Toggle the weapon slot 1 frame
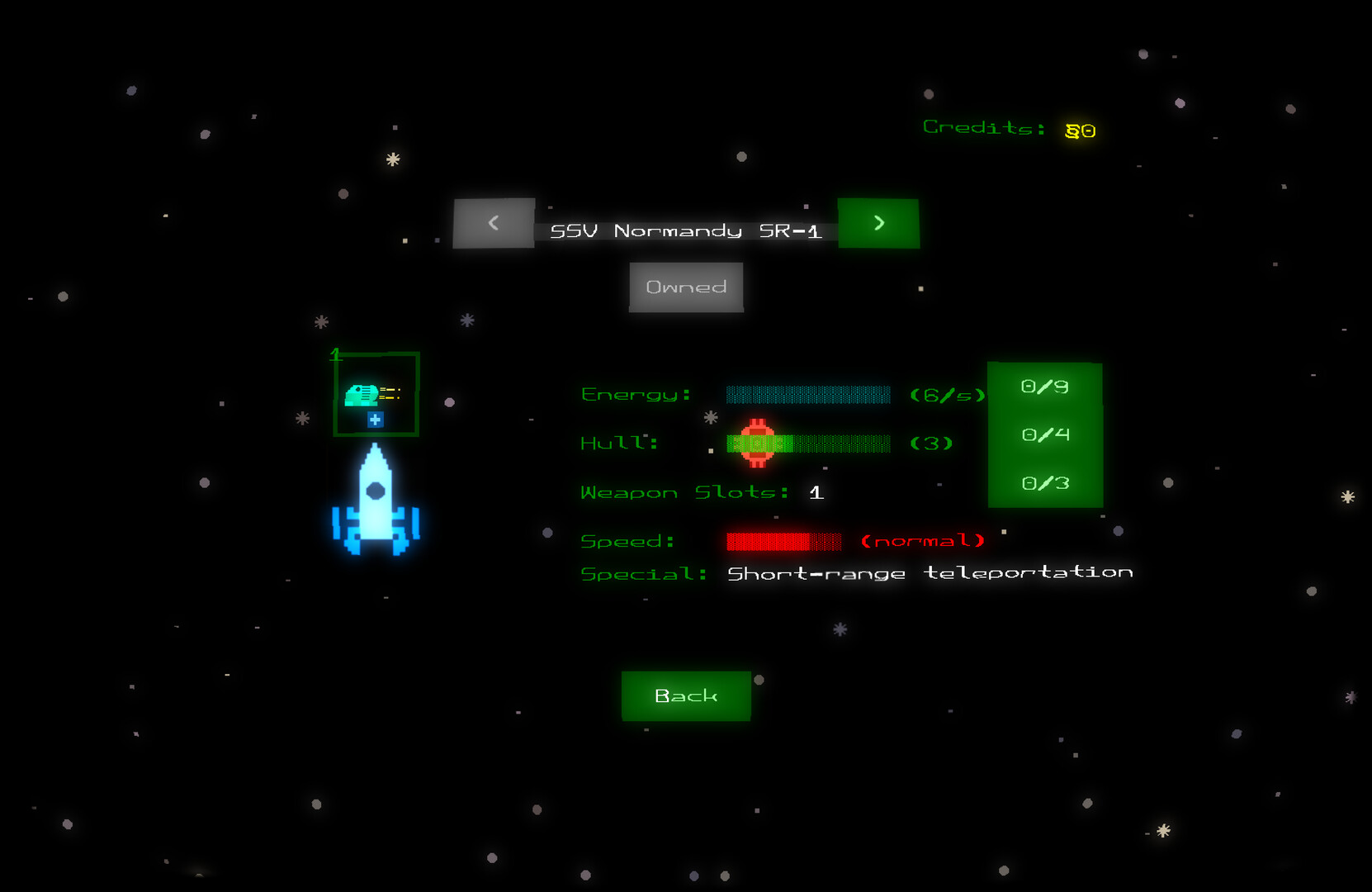This screenshot has width=1372, height=892. click(376, 394)
